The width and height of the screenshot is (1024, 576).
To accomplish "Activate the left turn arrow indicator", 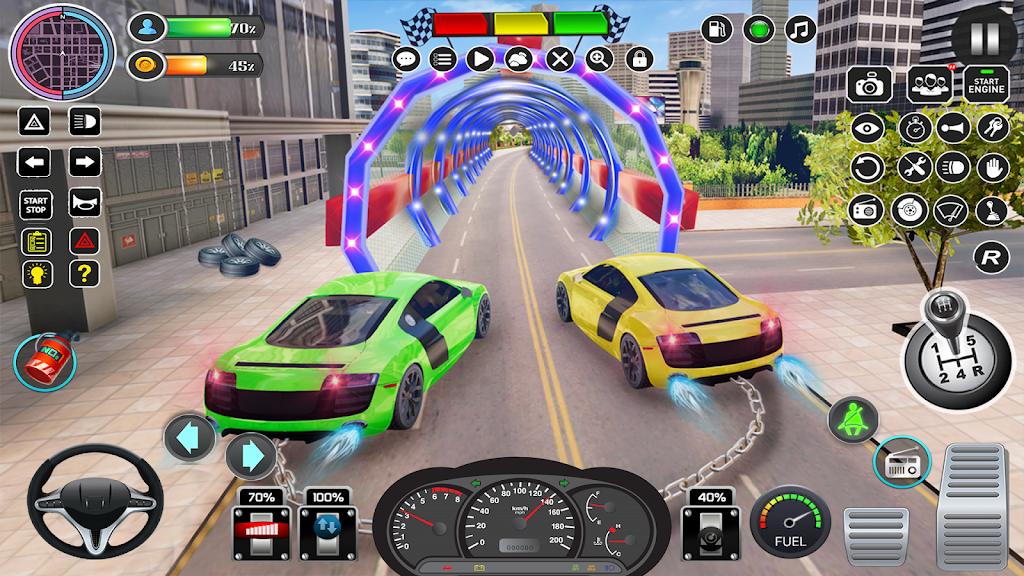I will (x=34, y=162).
